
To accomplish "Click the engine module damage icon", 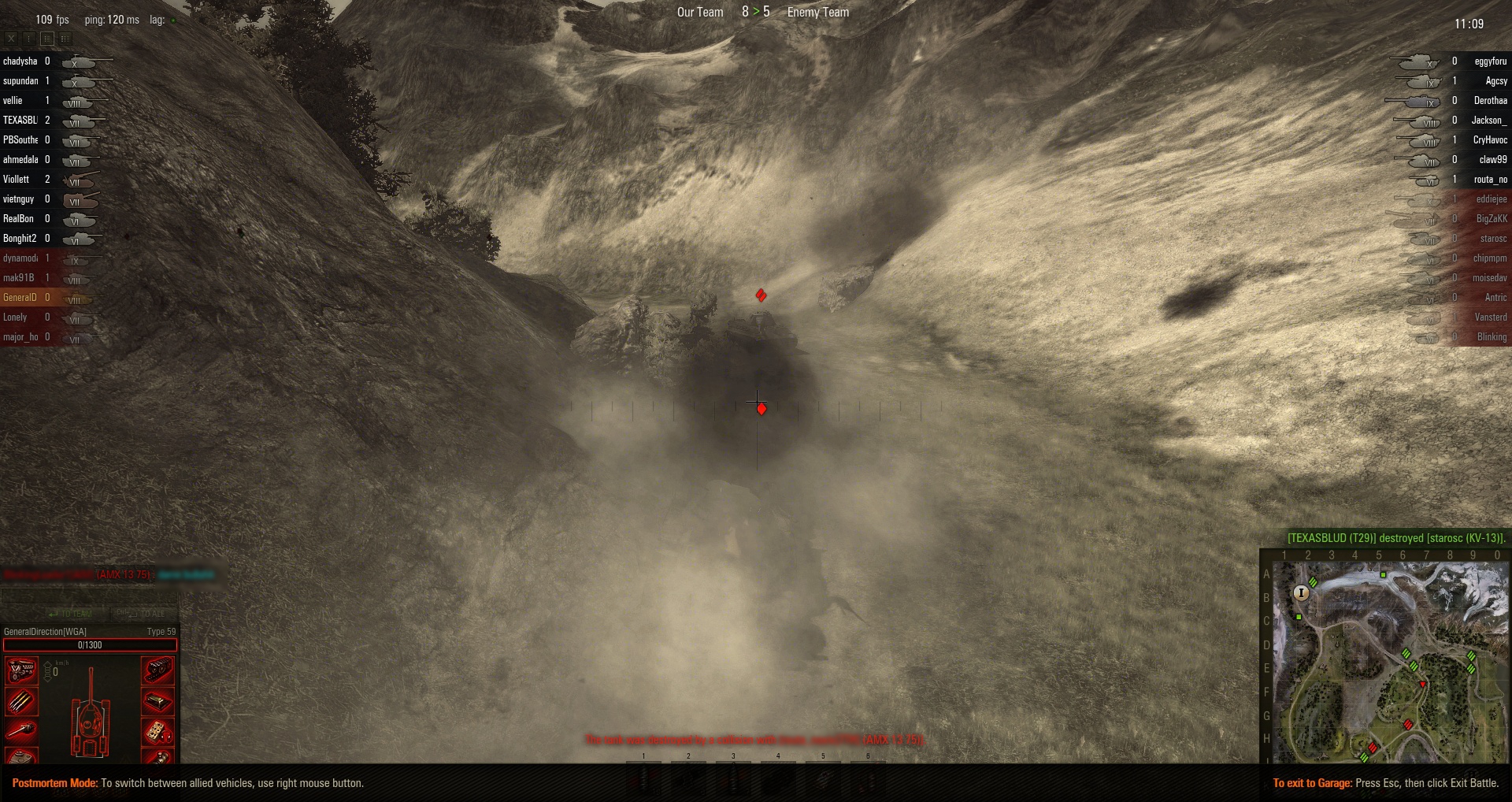I will click(x=21, y=670).
